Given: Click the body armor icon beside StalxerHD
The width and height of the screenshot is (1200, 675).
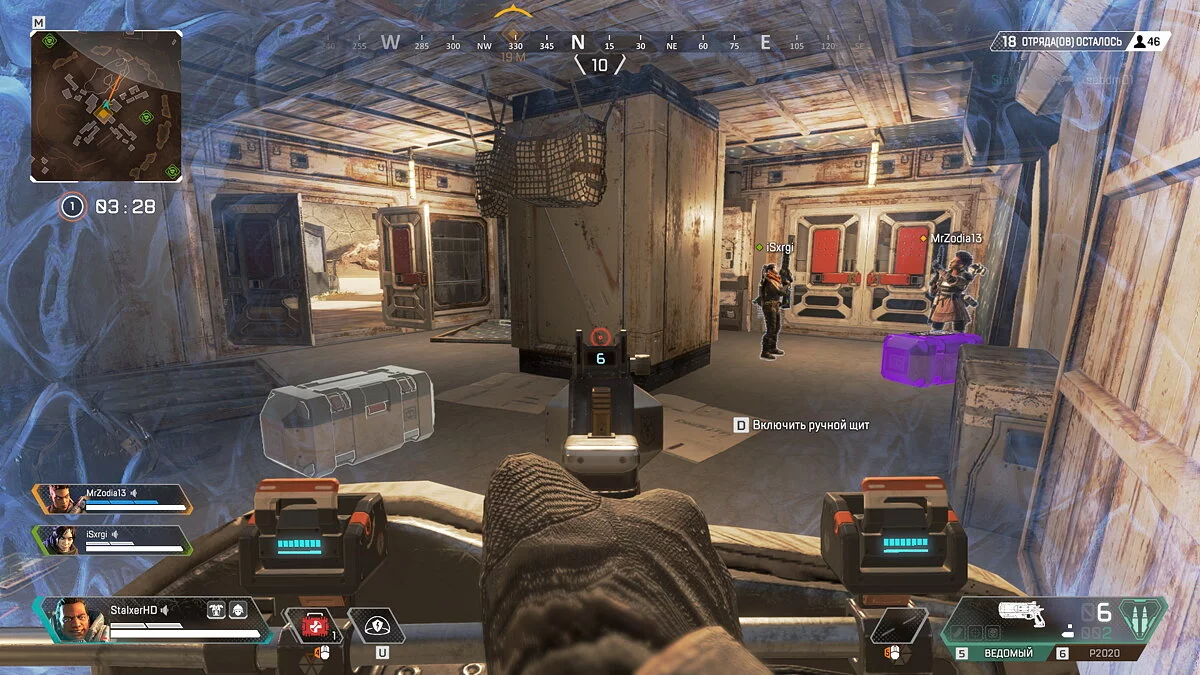Looking at the screenshot, I should pos(216,609).
